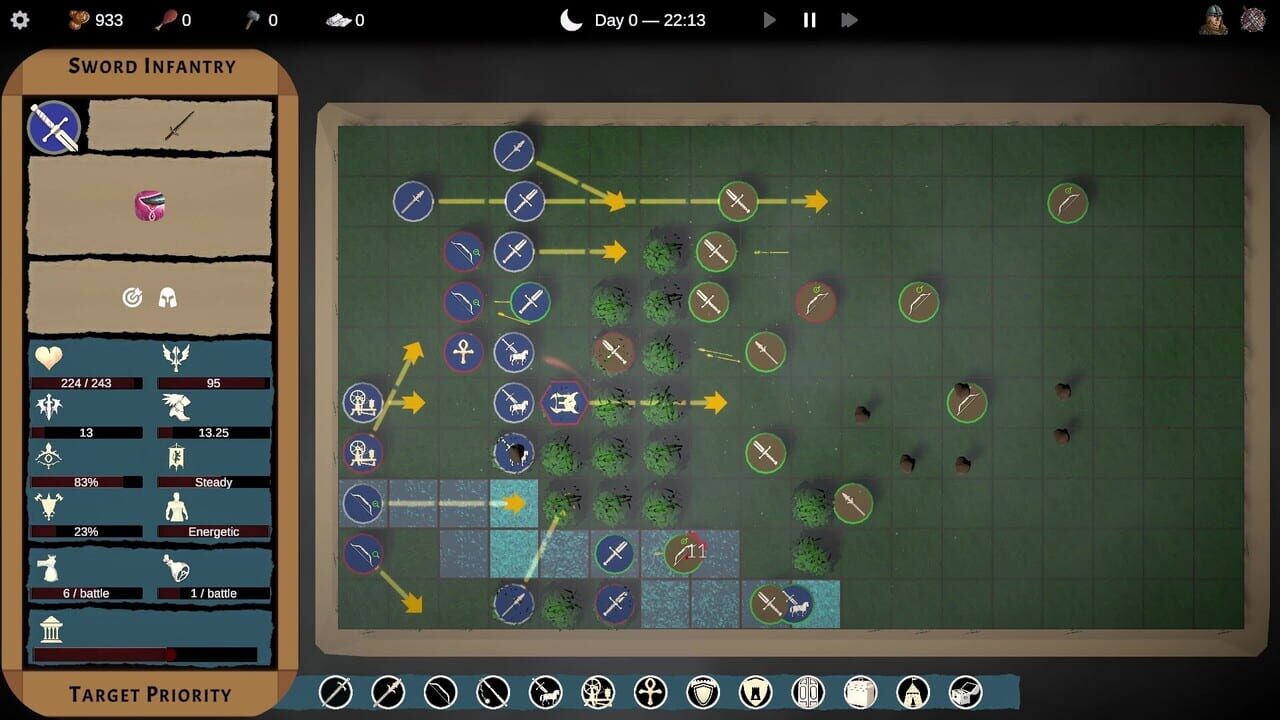Screen dimensions: 1280x720
Task: Select the Sword Infantry unit icon on toolbar
Action: coord(336,691)
